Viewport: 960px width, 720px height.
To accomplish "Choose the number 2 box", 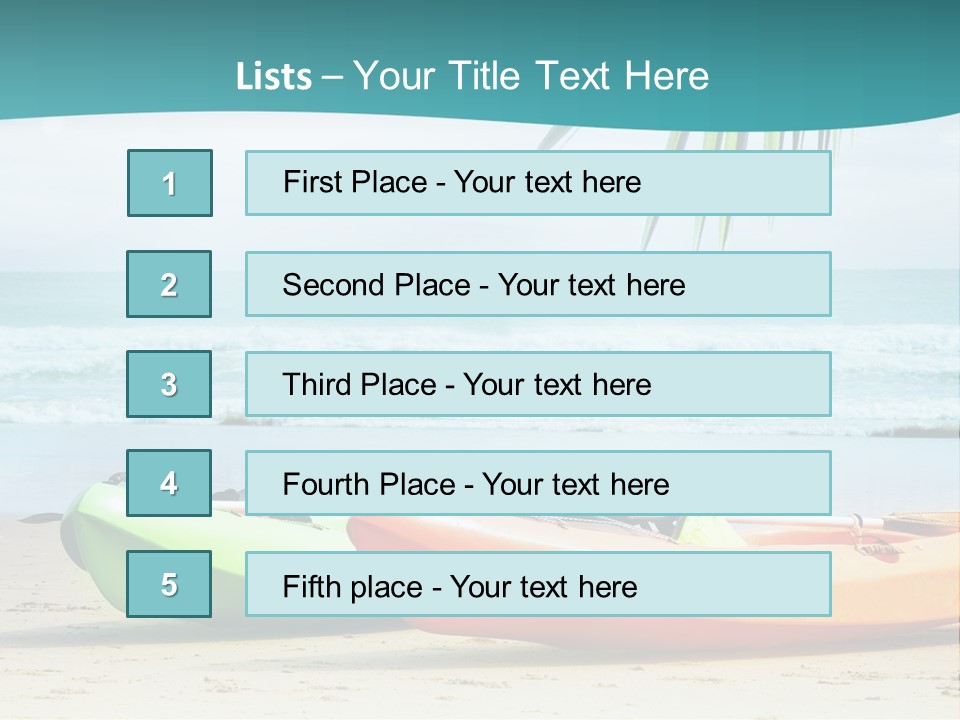I will tap(169, 284).
